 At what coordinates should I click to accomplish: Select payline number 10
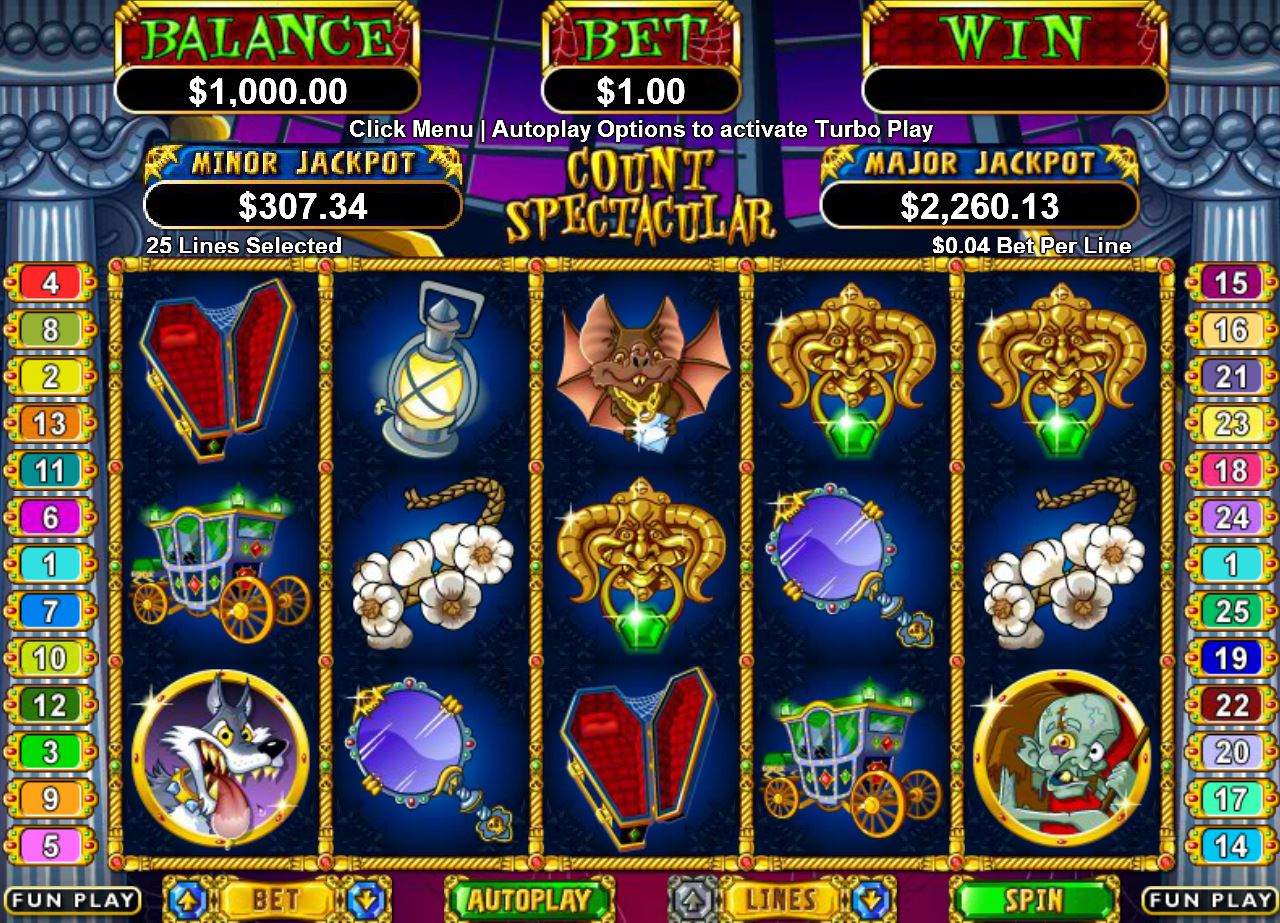click(x=50, y=658)
